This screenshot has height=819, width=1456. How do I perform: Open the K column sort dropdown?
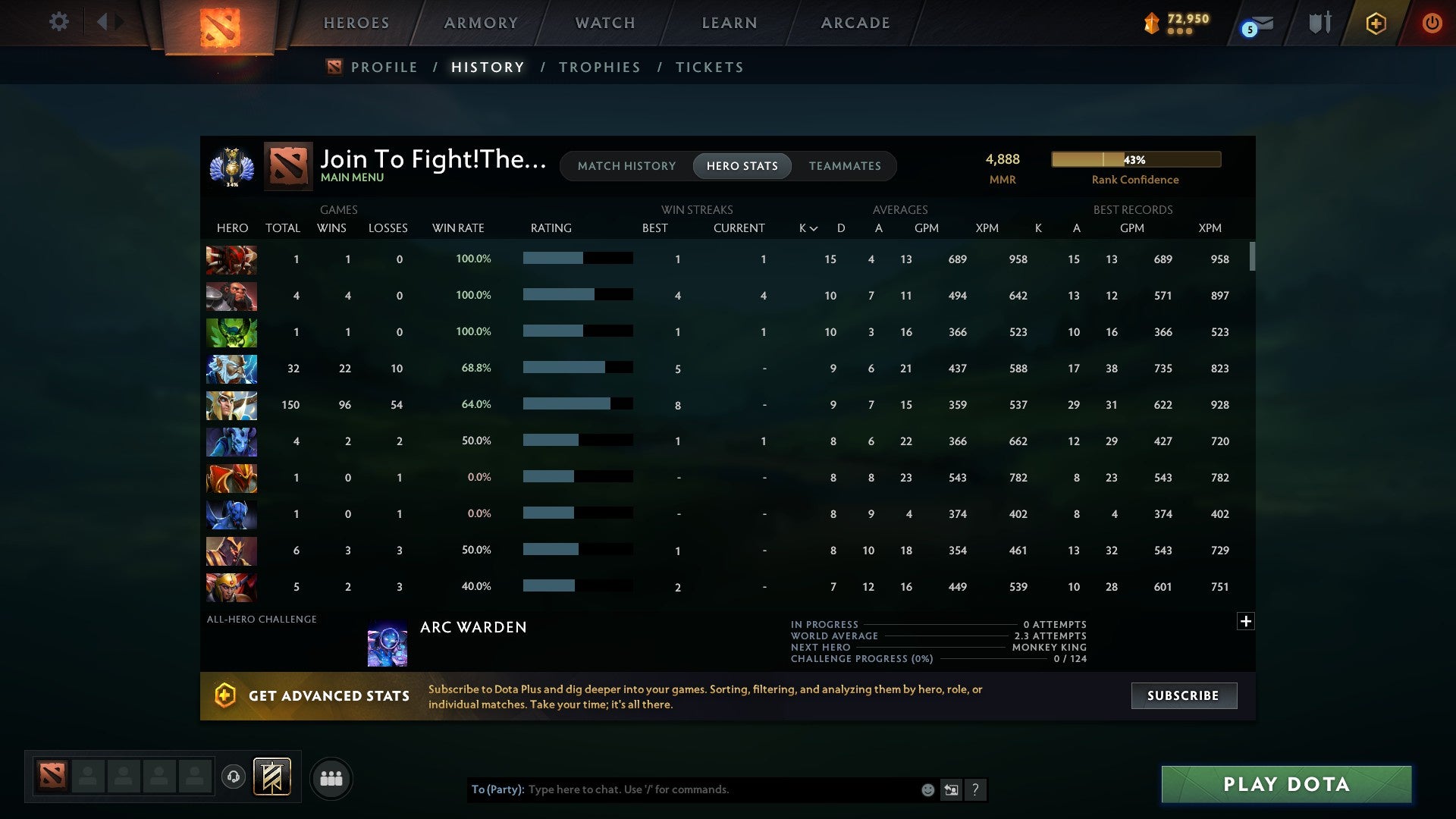coord(806,227)
